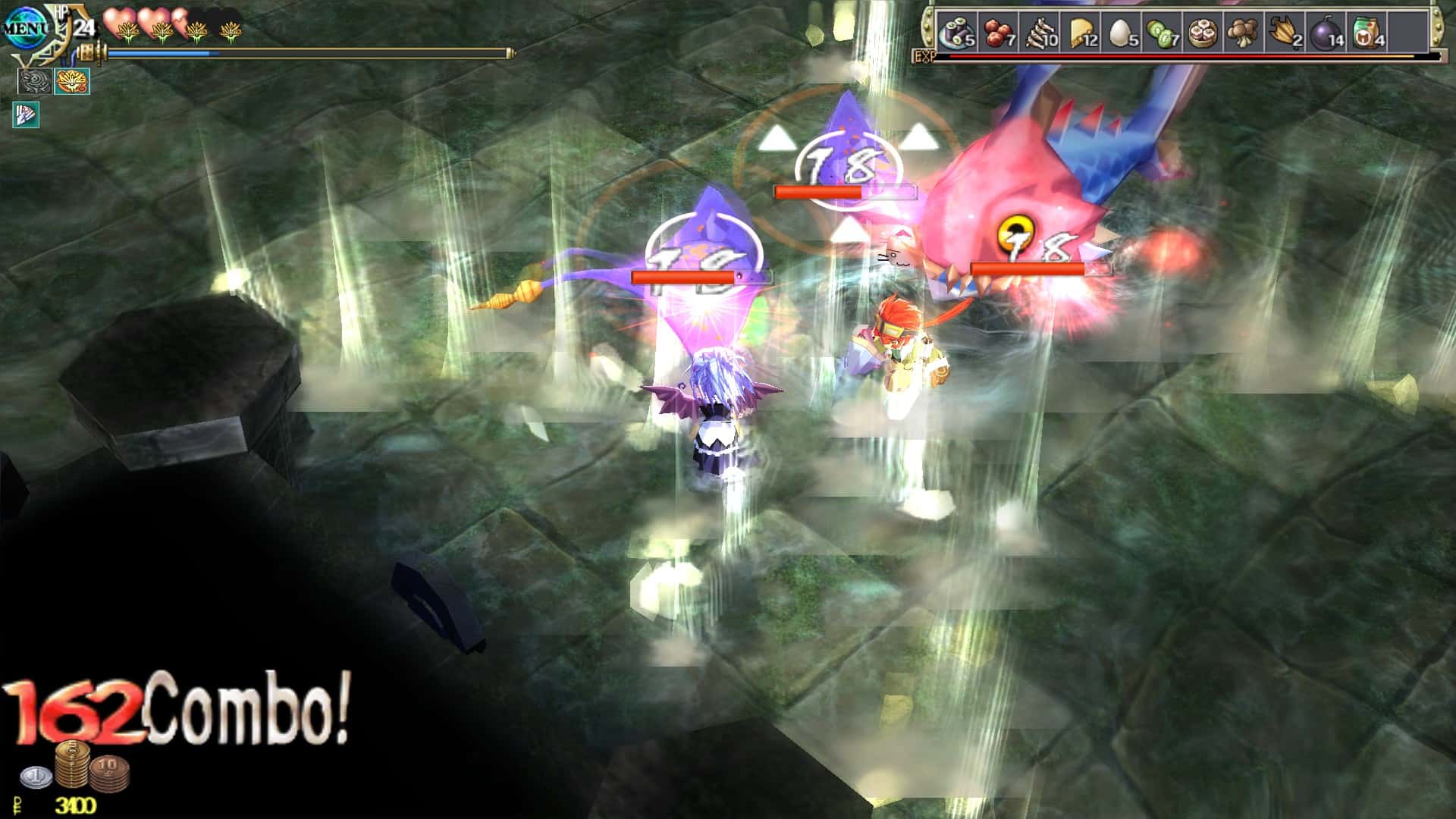
Task: Select the apples item in the food bar
Action: click(998, 33)
